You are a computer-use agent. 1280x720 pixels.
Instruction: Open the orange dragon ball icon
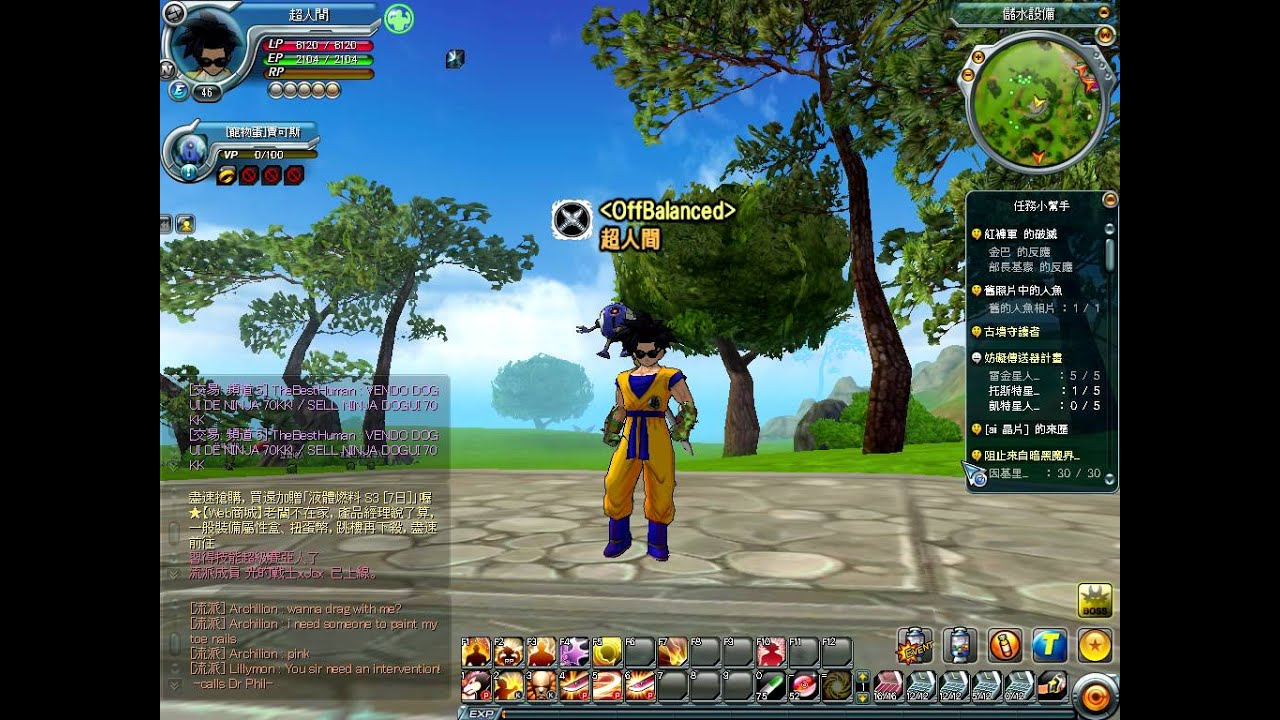tap(1095, 645)
